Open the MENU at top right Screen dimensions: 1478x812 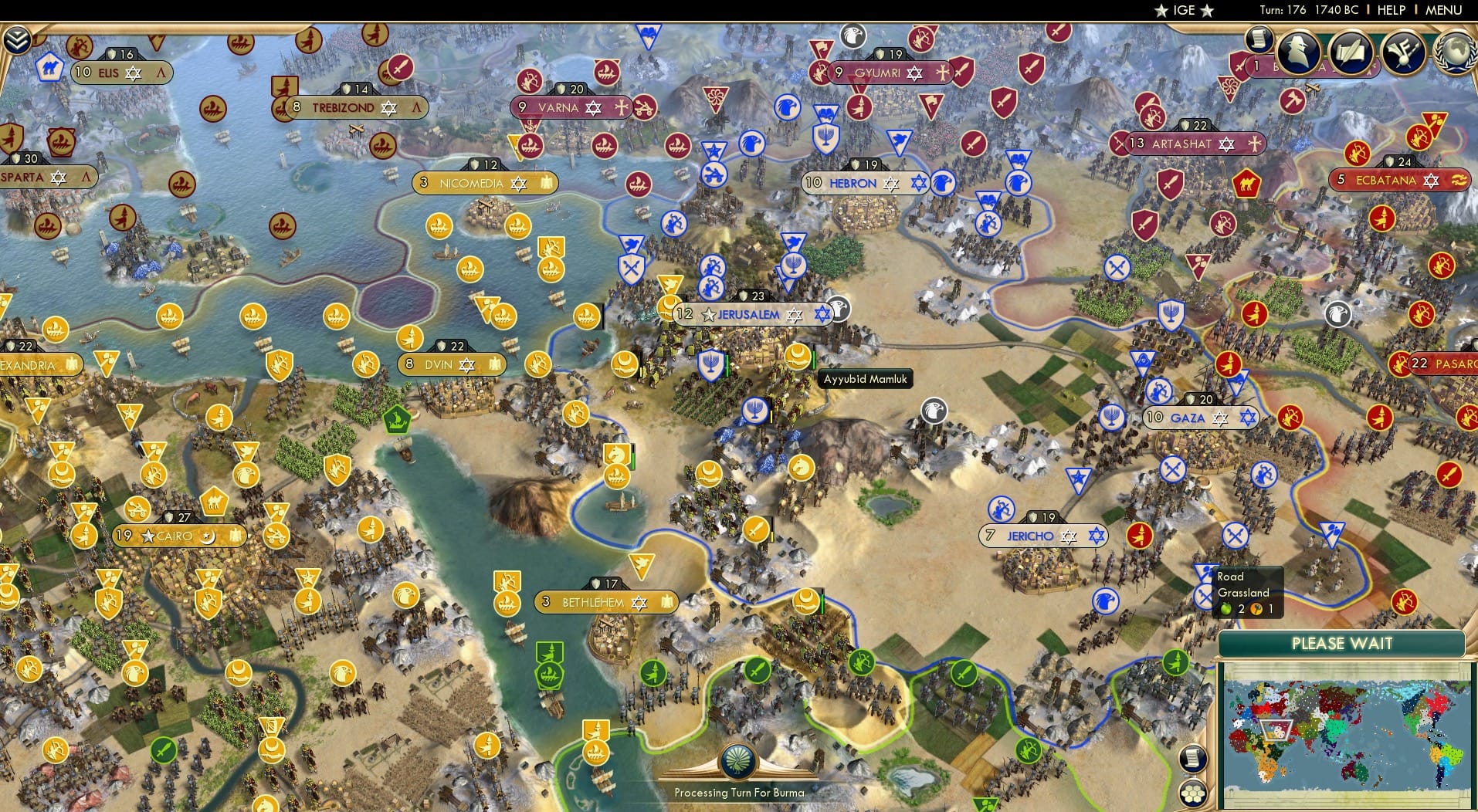tap(1443, 10)
